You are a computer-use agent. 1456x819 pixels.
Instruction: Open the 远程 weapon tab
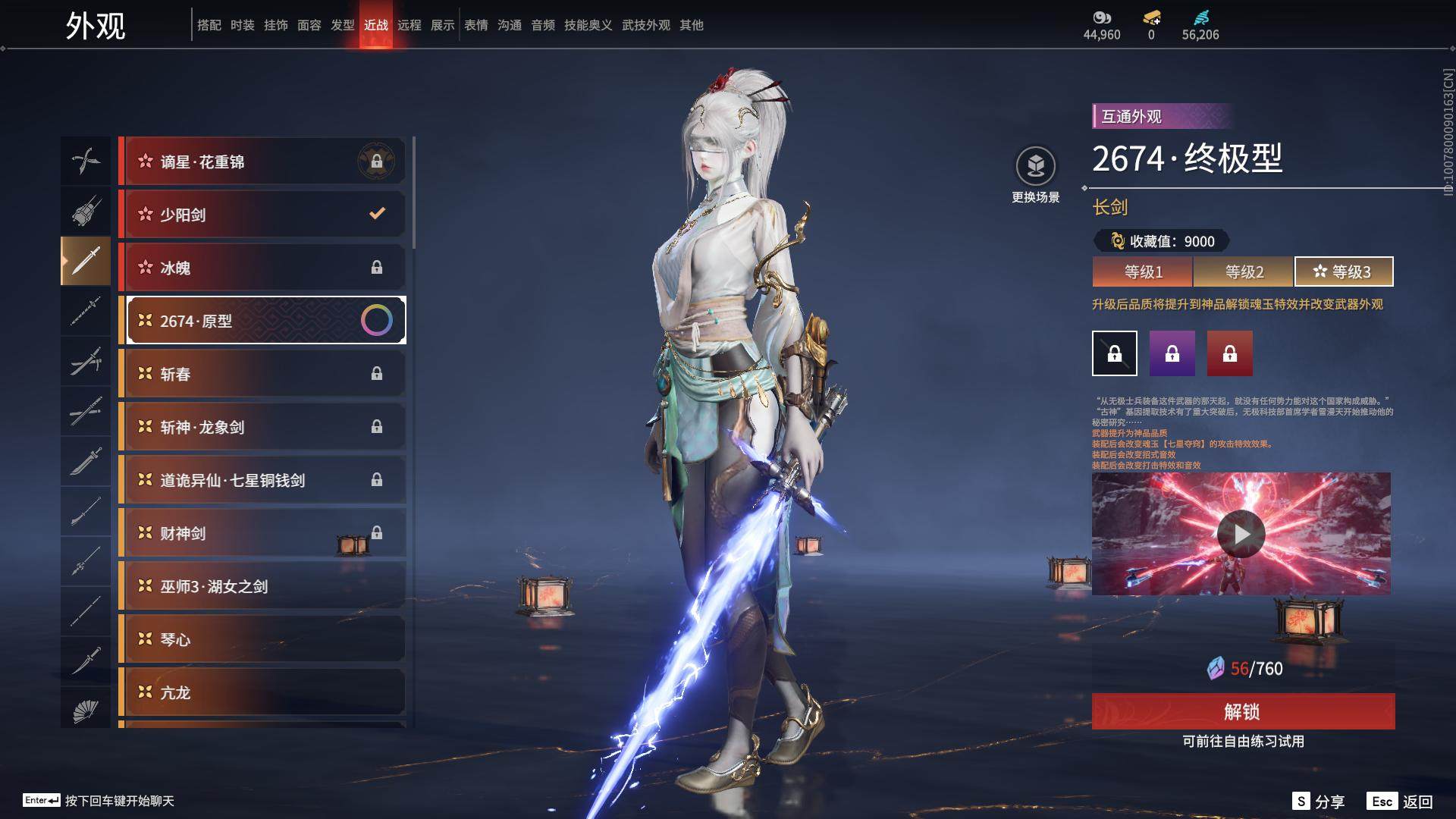click(x=409, y=25)
